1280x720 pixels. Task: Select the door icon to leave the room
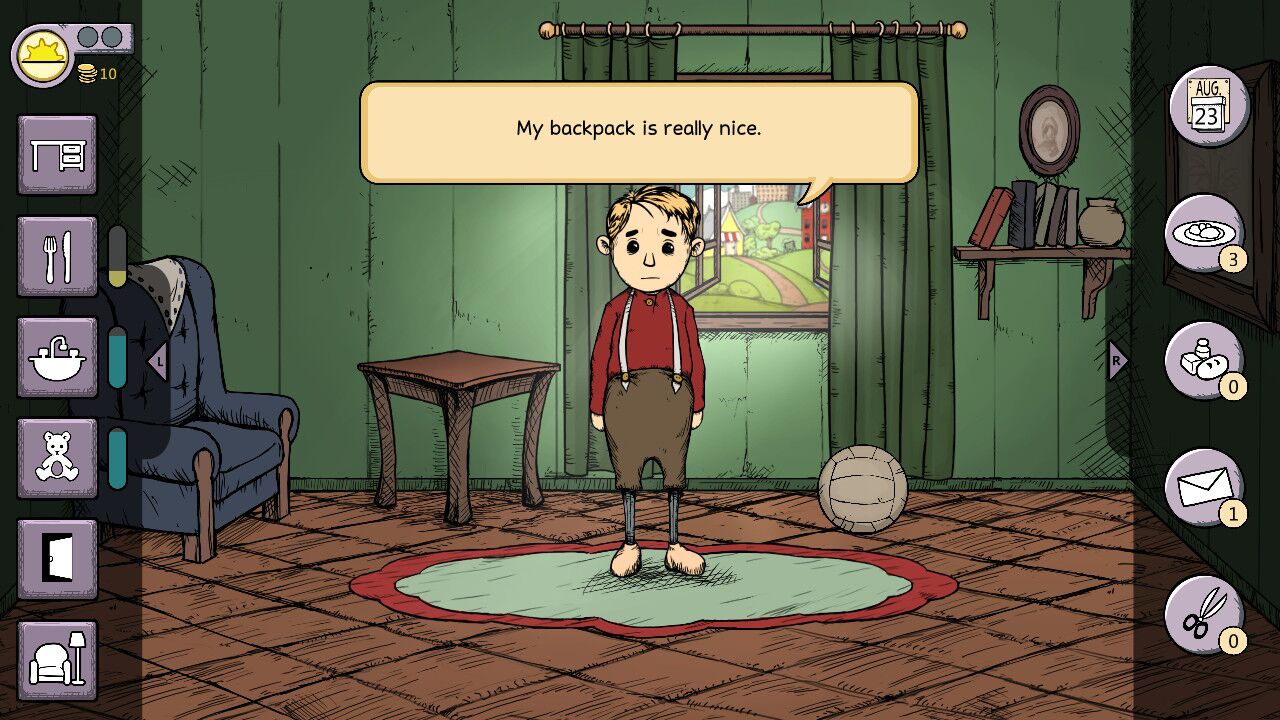click(x=57, y=560)
